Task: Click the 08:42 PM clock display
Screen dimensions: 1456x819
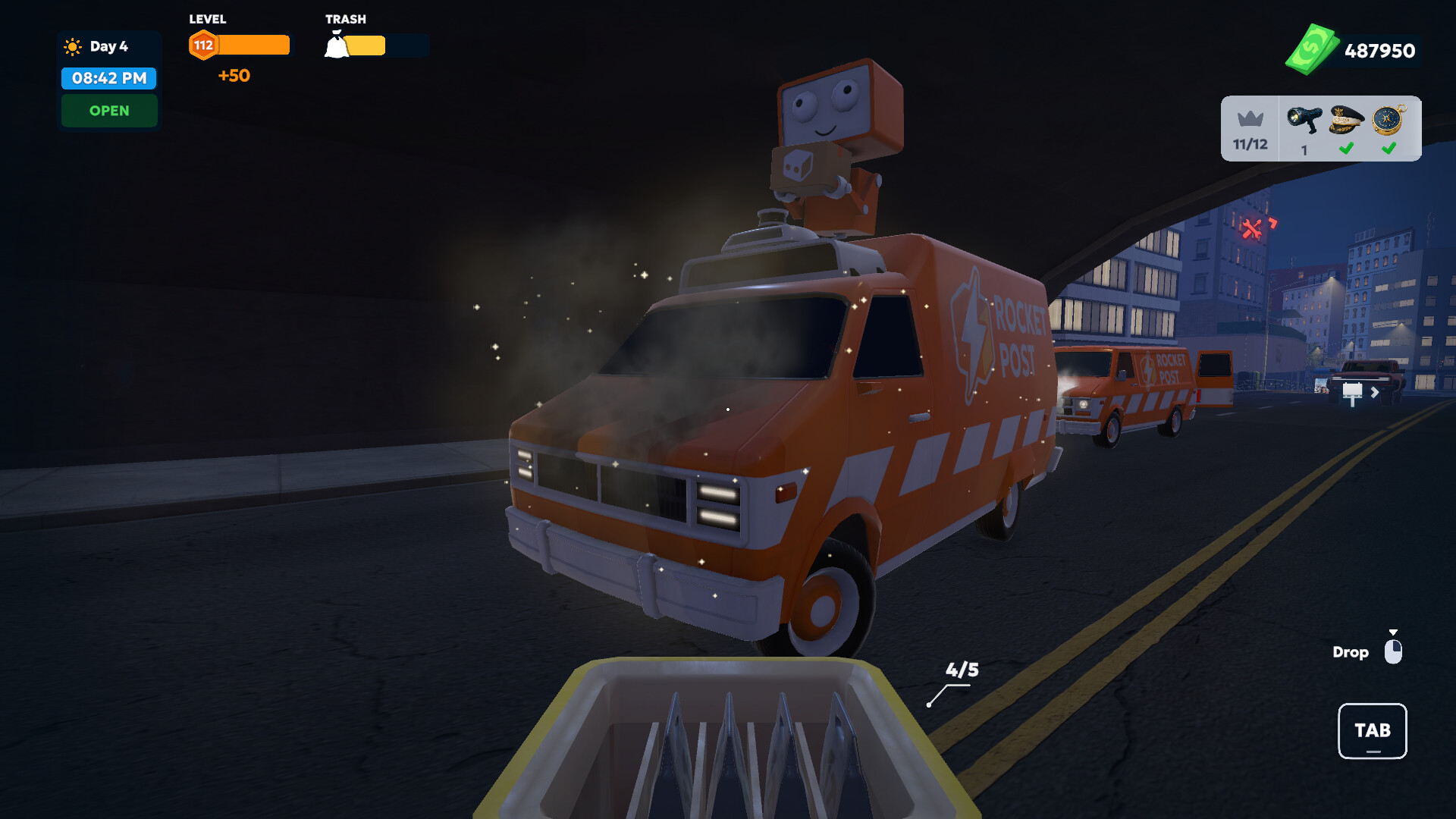Action: pos(108,78)
